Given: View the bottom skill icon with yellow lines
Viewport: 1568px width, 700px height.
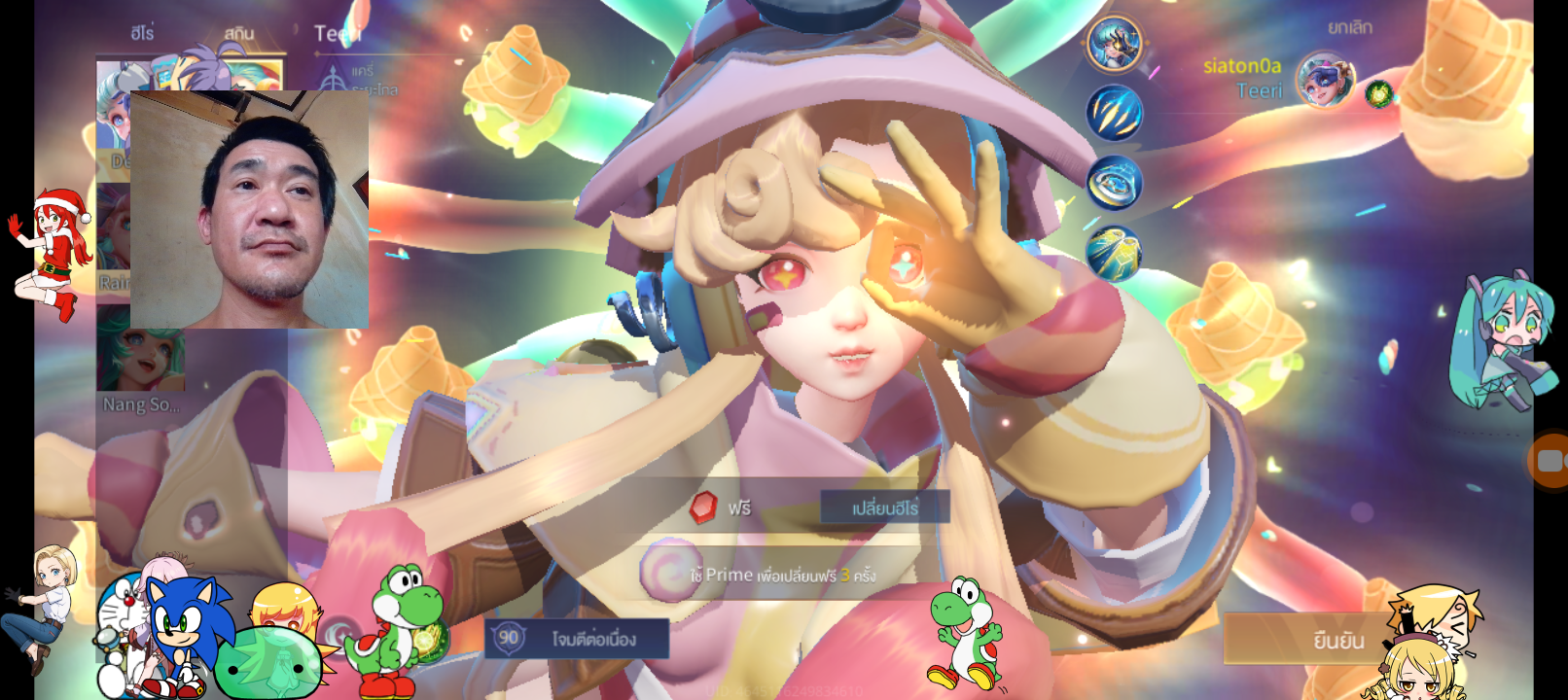Looking at the screenshot, I should [x=1114, y=253].
